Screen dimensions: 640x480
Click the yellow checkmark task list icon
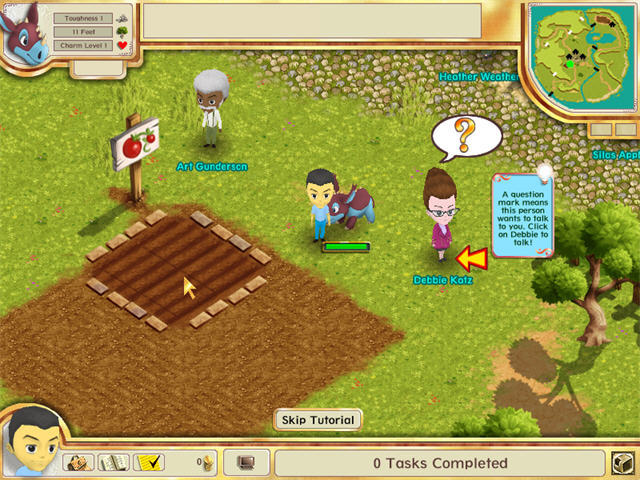[149, 462]
